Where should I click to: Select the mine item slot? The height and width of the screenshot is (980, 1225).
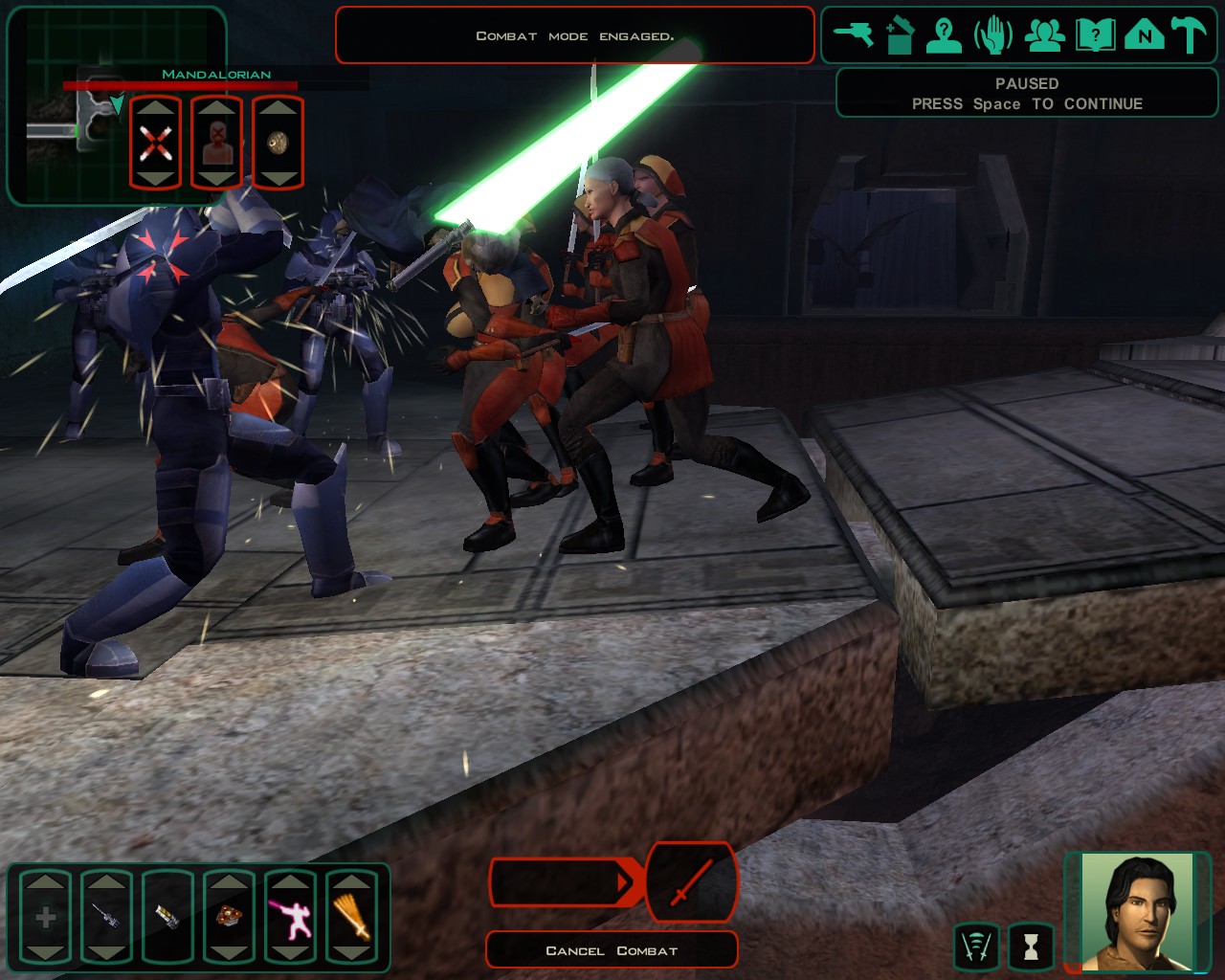[x=229, y=918]
